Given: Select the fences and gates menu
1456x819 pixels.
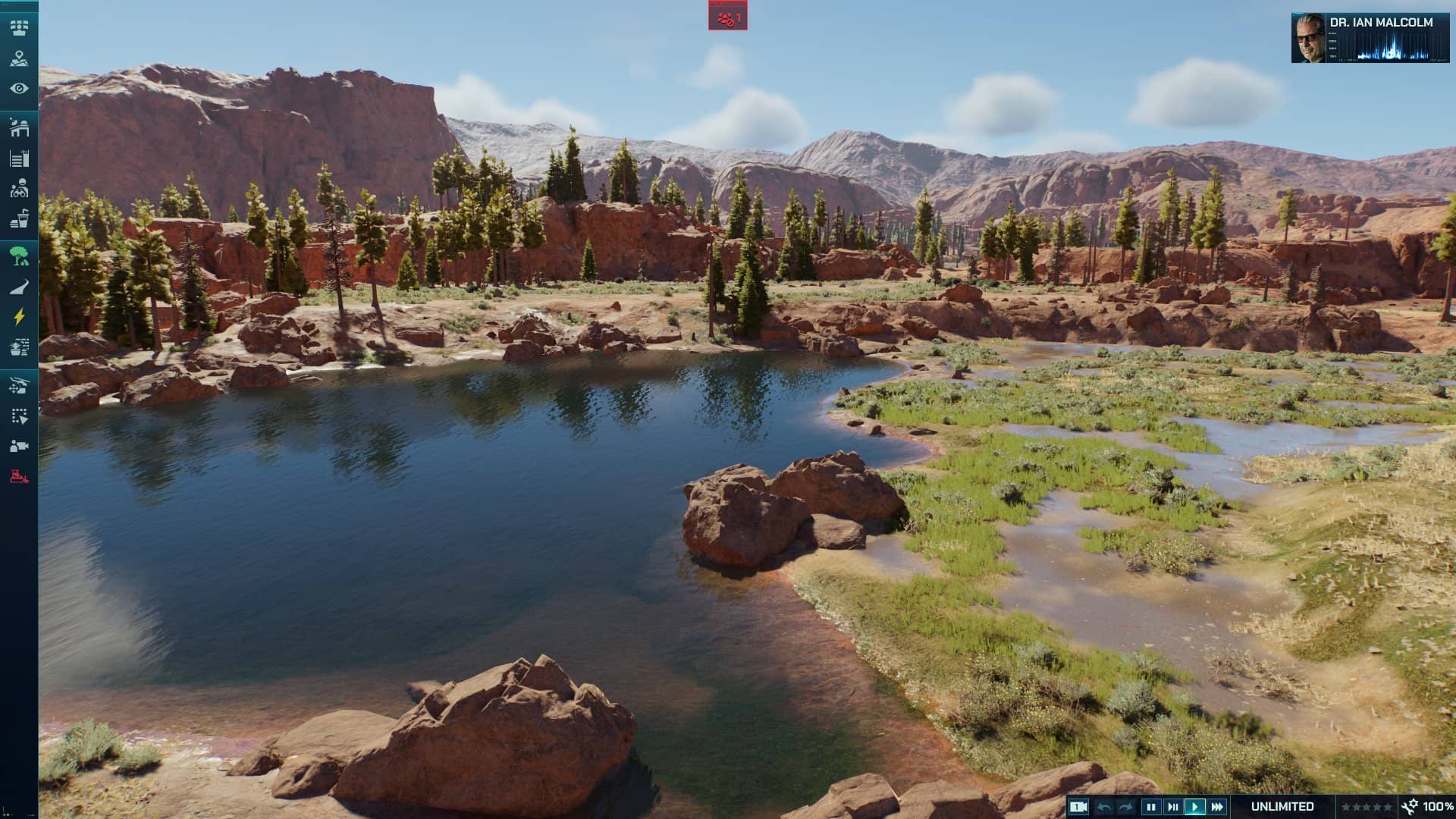Looking at the screenshot, I should click(x=19, y=158).
